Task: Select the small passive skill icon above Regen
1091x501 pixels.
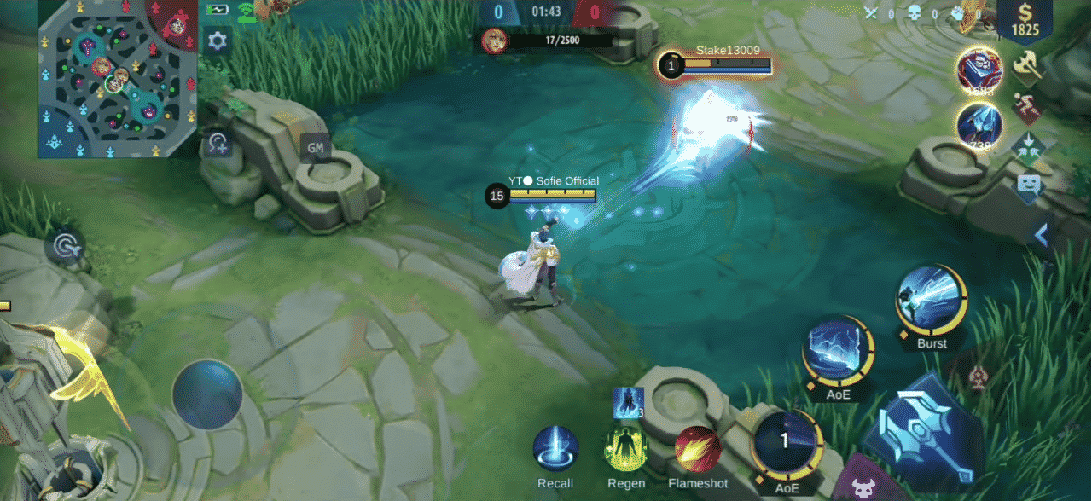Action: (x=627, y=401)
